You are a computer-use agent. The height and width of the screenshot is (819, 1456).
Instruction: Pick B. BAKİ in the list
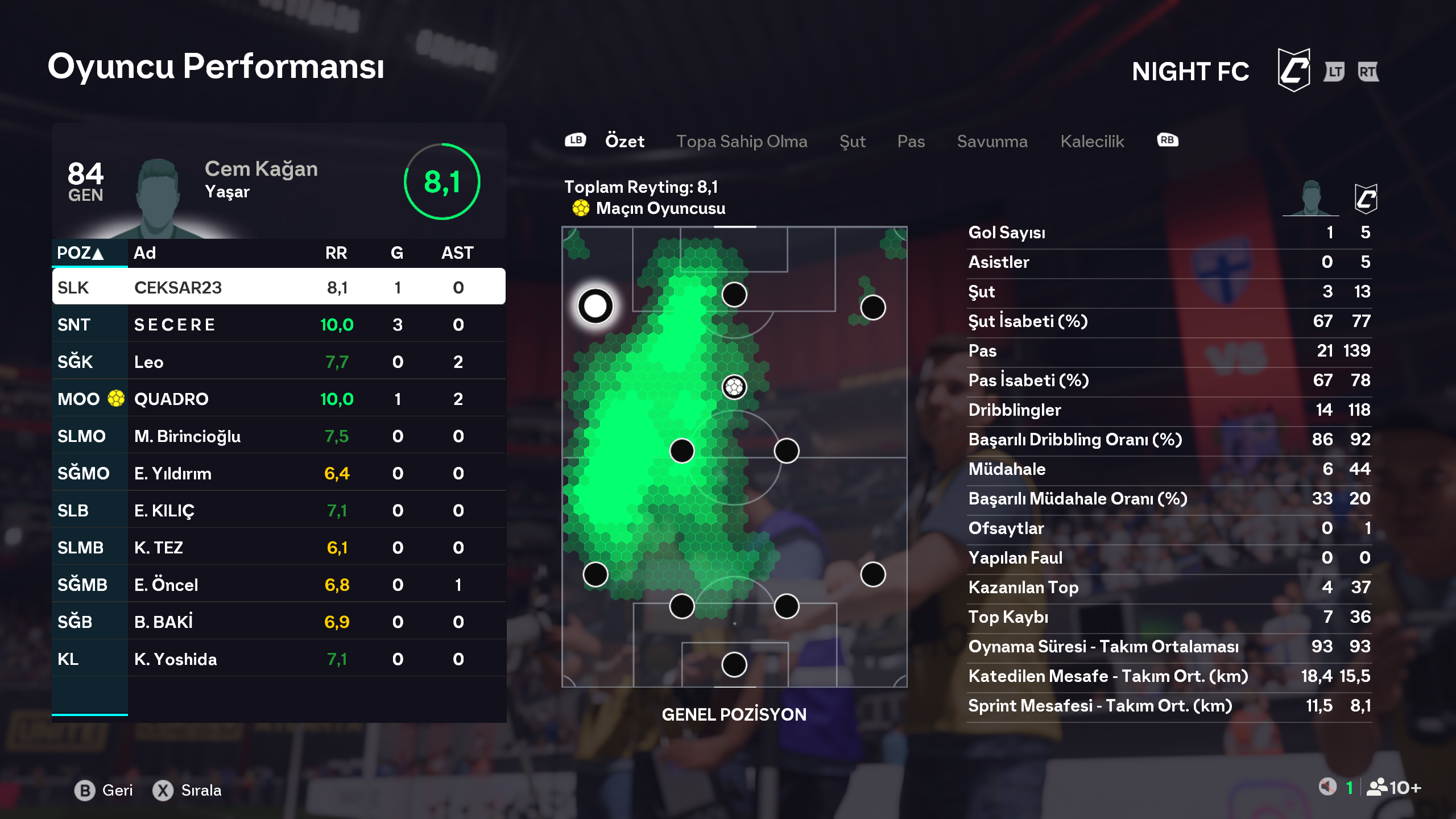[279, 622]
